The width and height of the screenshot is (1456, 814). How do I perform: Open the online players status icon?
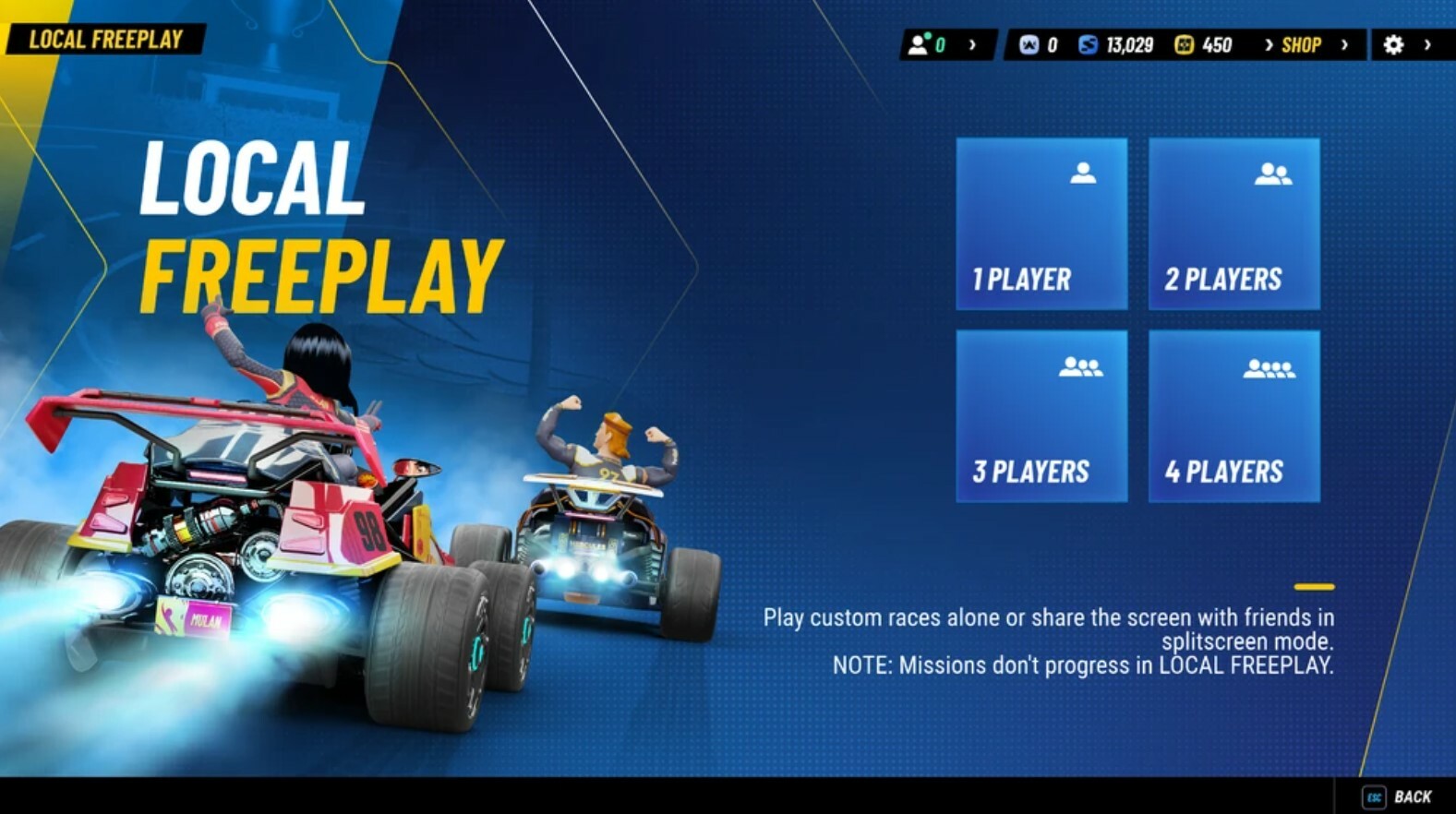point(919,42)
